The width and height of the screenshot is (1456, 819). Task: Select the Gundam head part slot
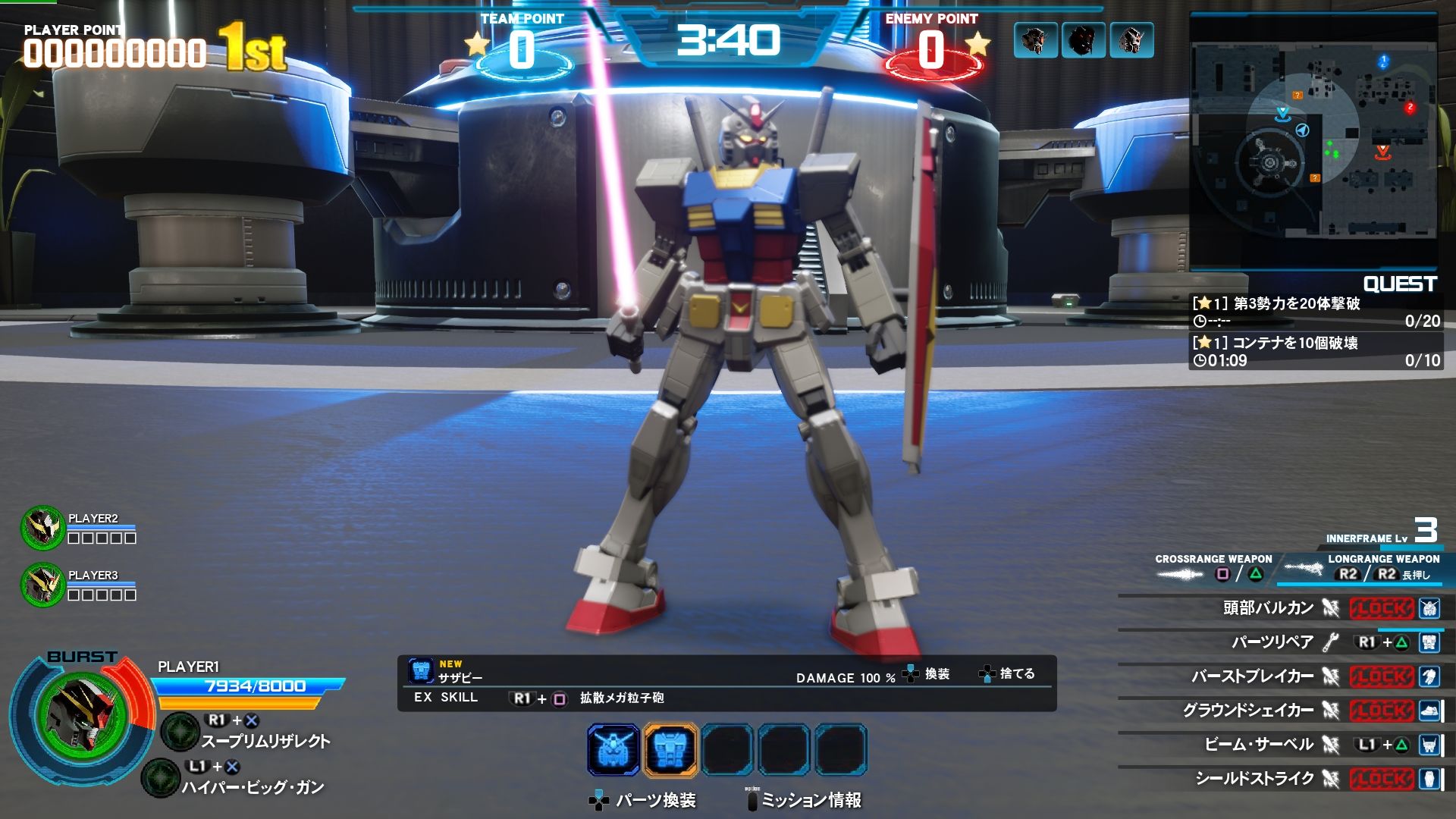(x=613, y=750)
